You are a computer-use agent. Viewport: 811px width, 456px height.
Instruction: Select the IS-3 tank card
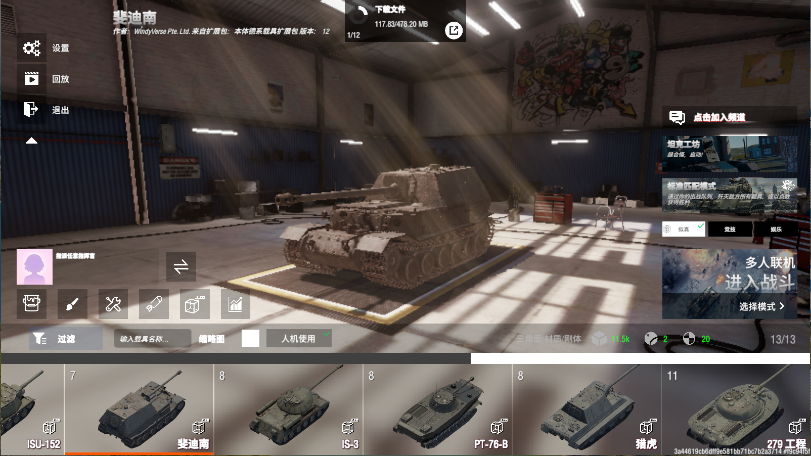click(288, 410)
